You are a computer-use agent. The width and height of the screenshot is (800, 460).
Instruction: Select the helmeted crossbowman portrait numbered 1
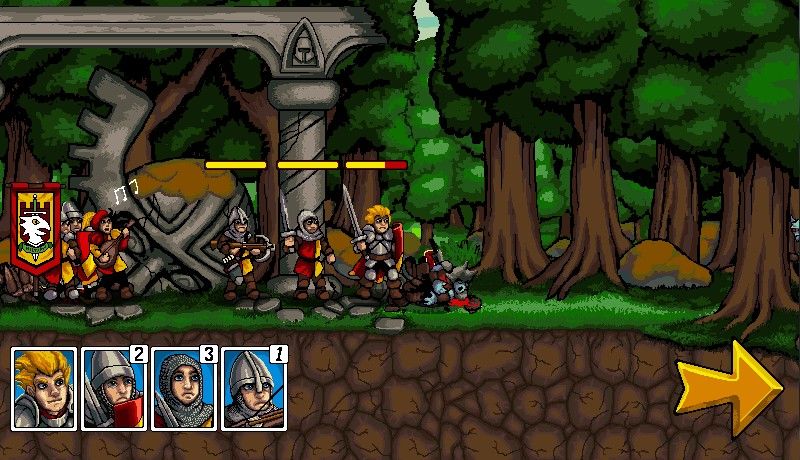pos(254,389)
